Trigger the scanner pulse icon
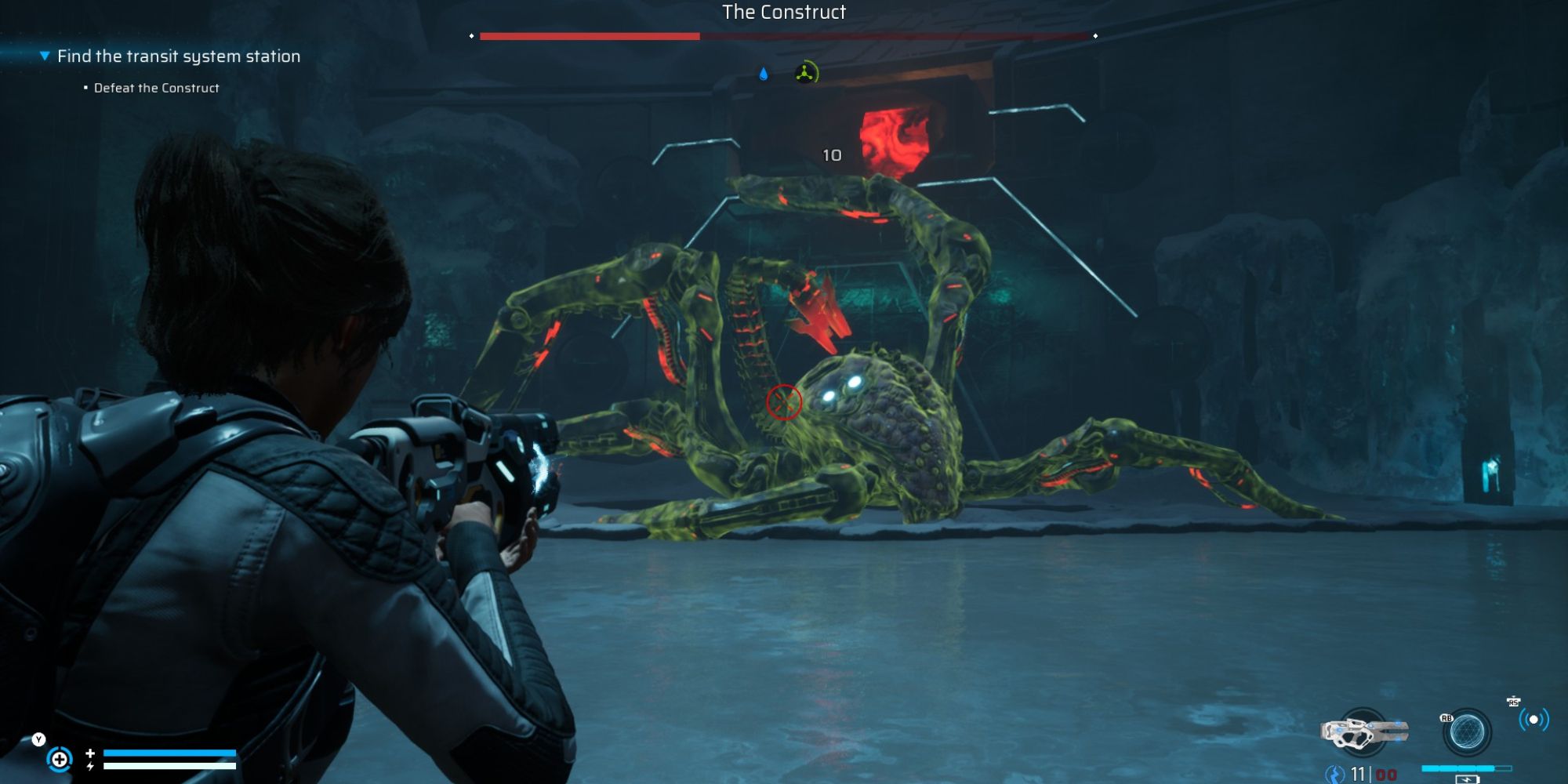The image size is (1568, 784). tap(1534, 719)
